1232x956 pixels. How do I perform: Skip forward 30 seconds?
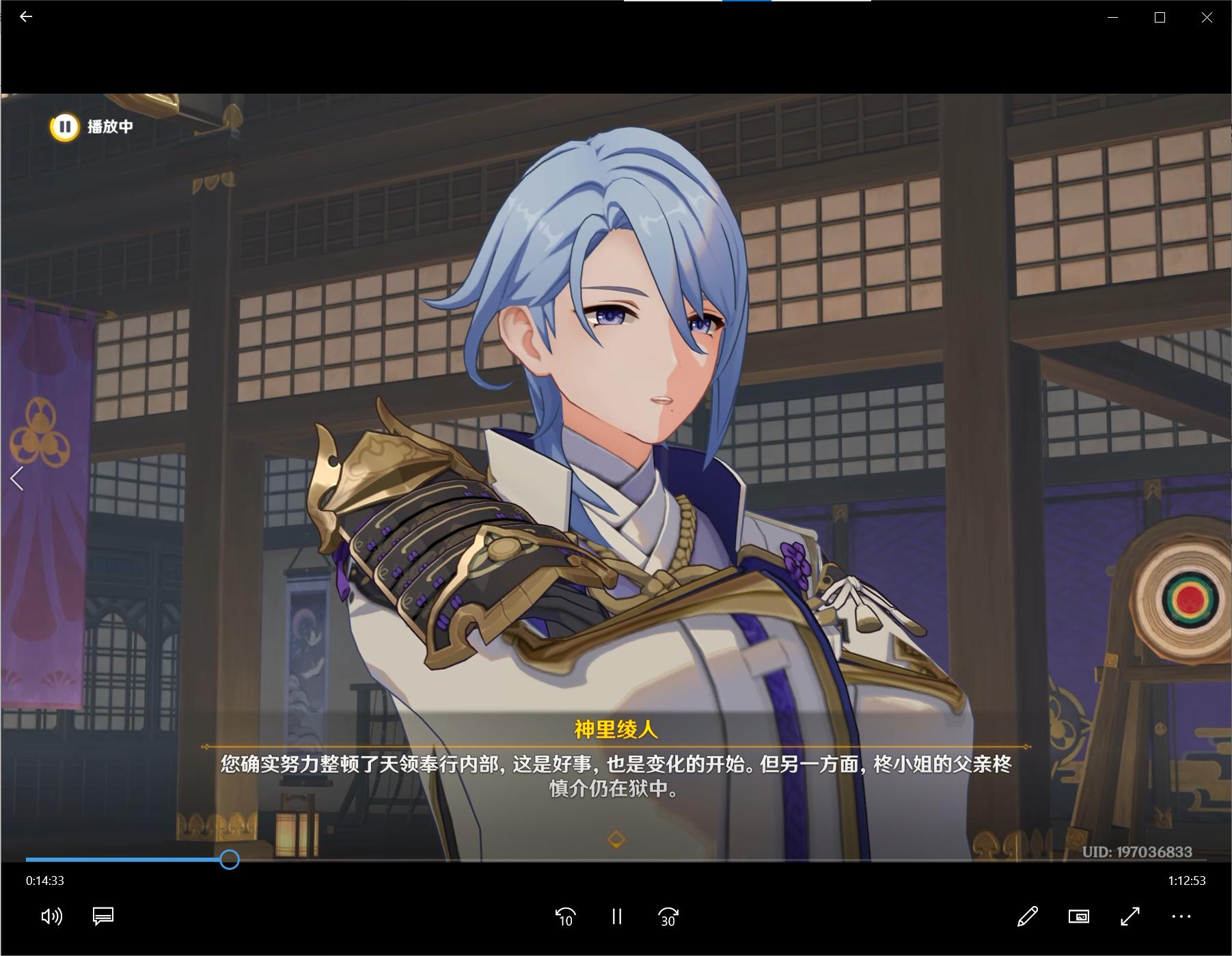pos(668,916)
